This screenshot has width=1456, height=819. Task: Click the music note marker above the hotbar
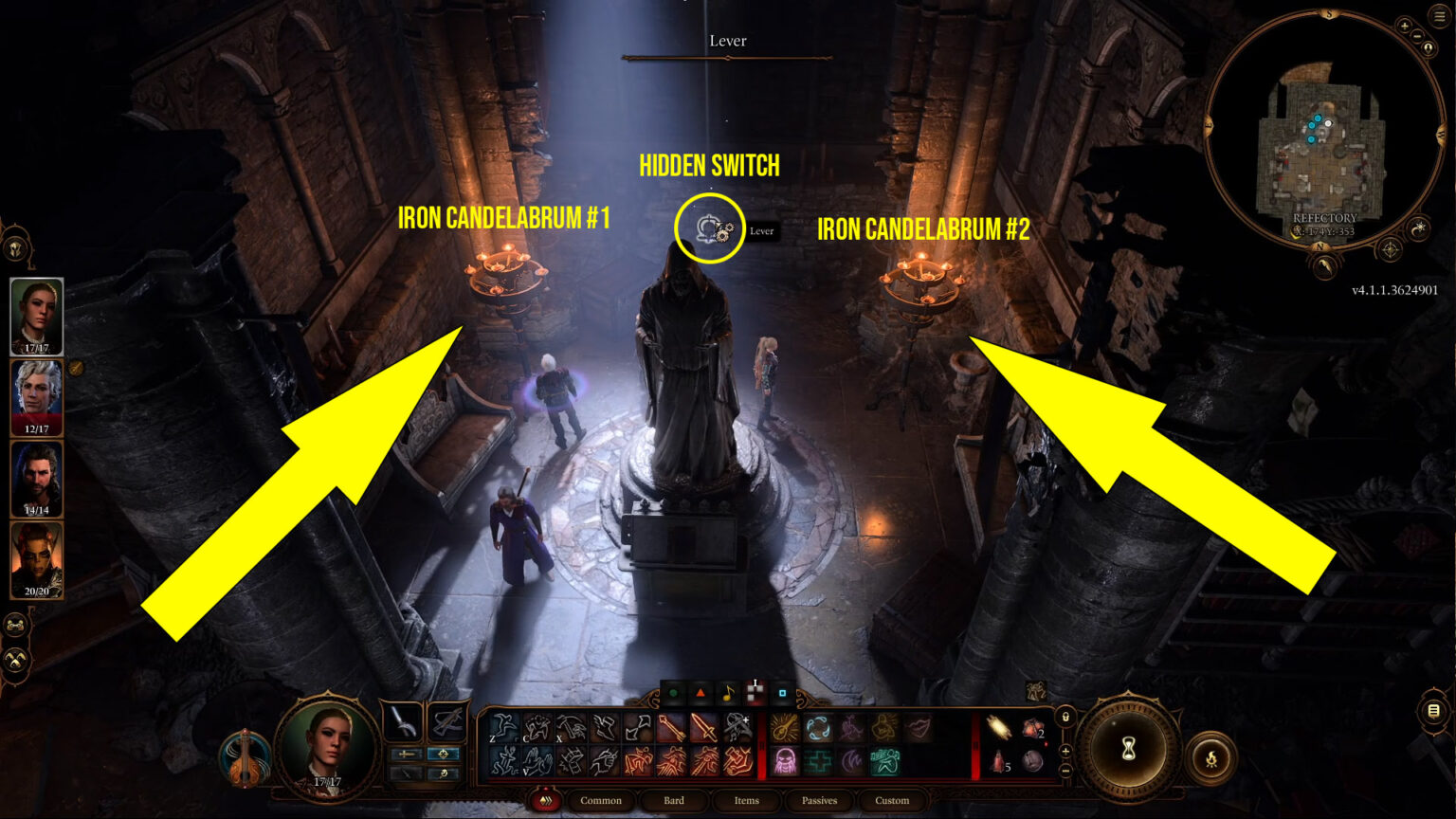727,695
